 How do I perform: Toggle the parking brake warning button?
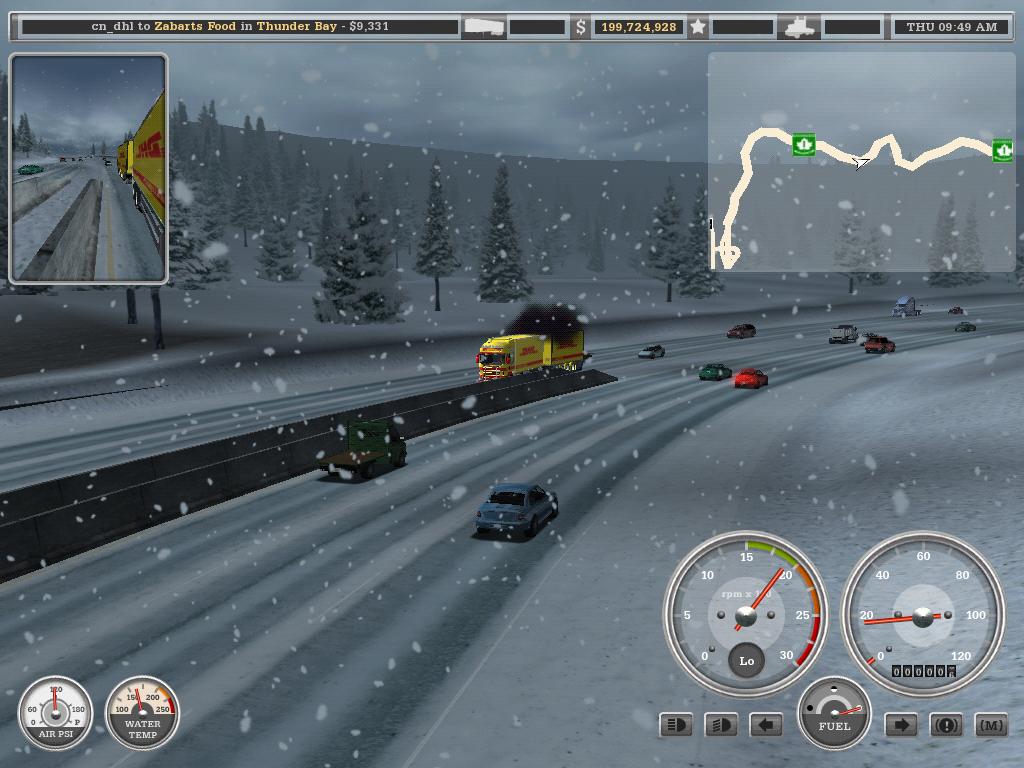coord(946,725)
